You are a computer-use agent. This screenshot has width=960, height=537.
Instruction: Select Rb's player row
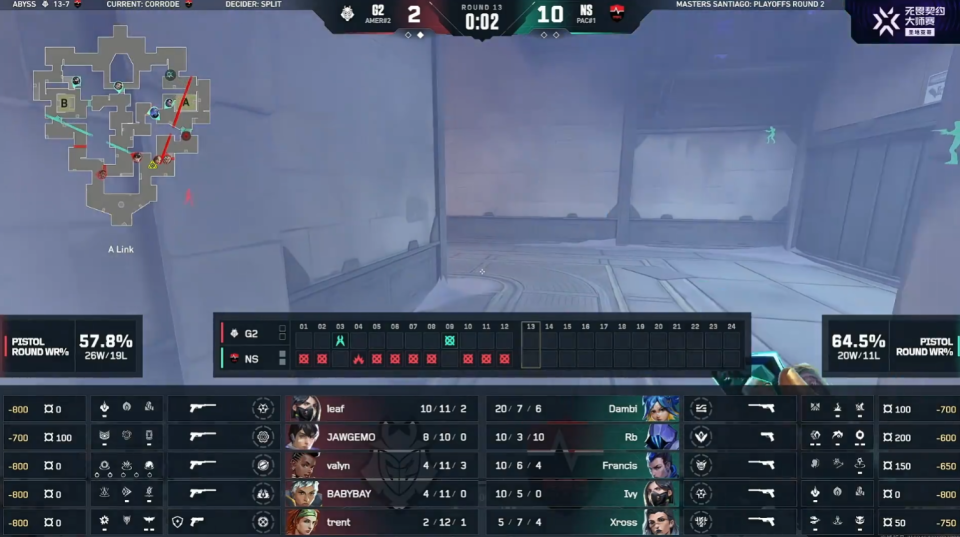580,437
